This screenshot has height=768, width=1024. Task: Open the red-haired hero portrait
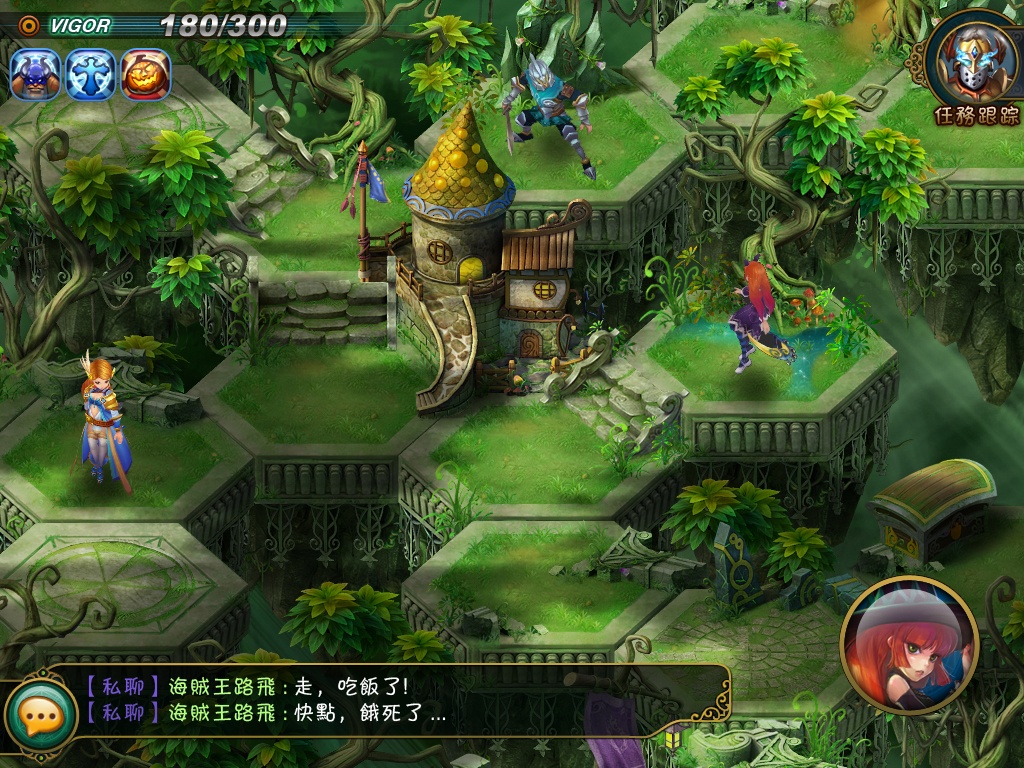tap(908, 645)
